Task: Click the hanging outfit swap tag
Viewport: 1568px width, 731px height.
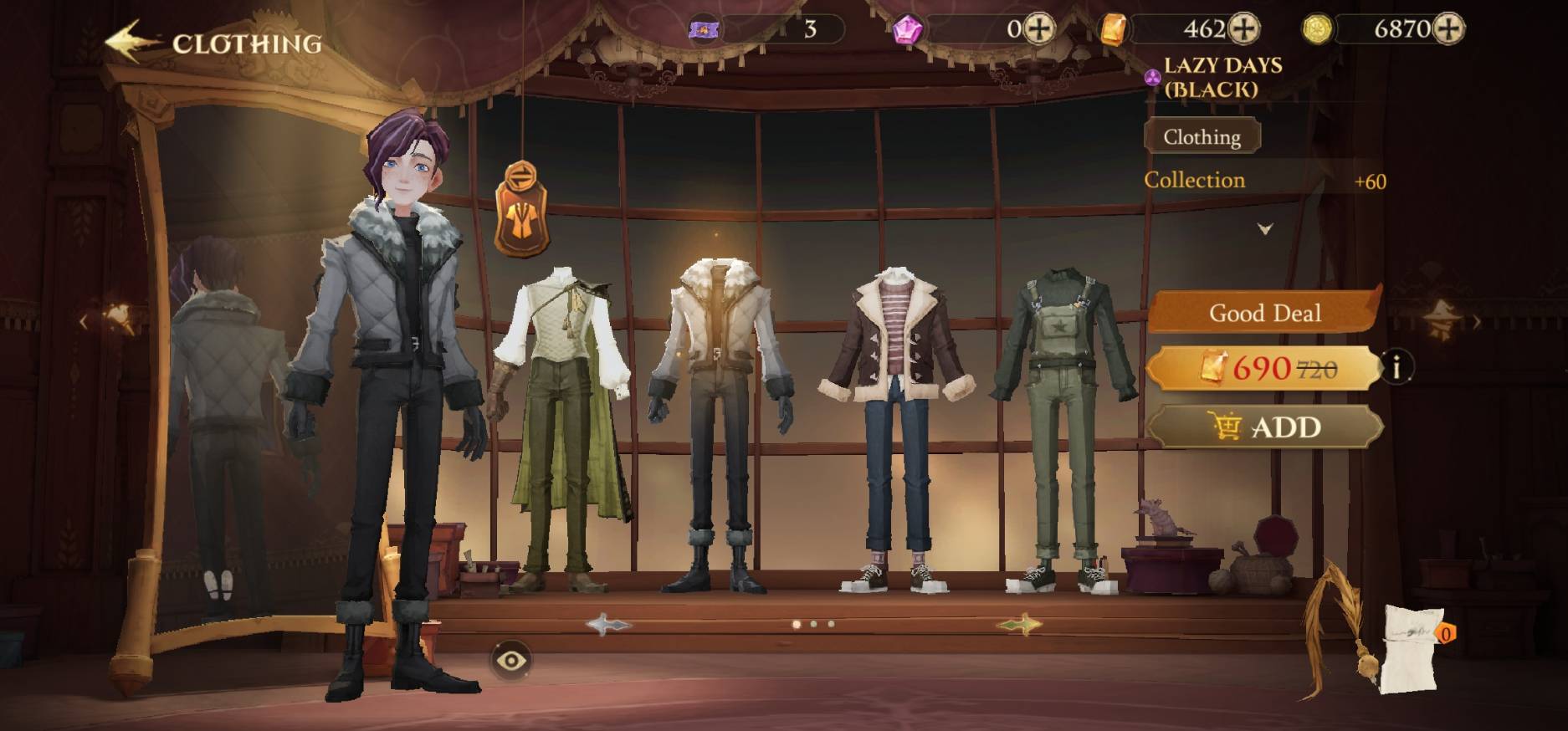Action: [521, 209]
